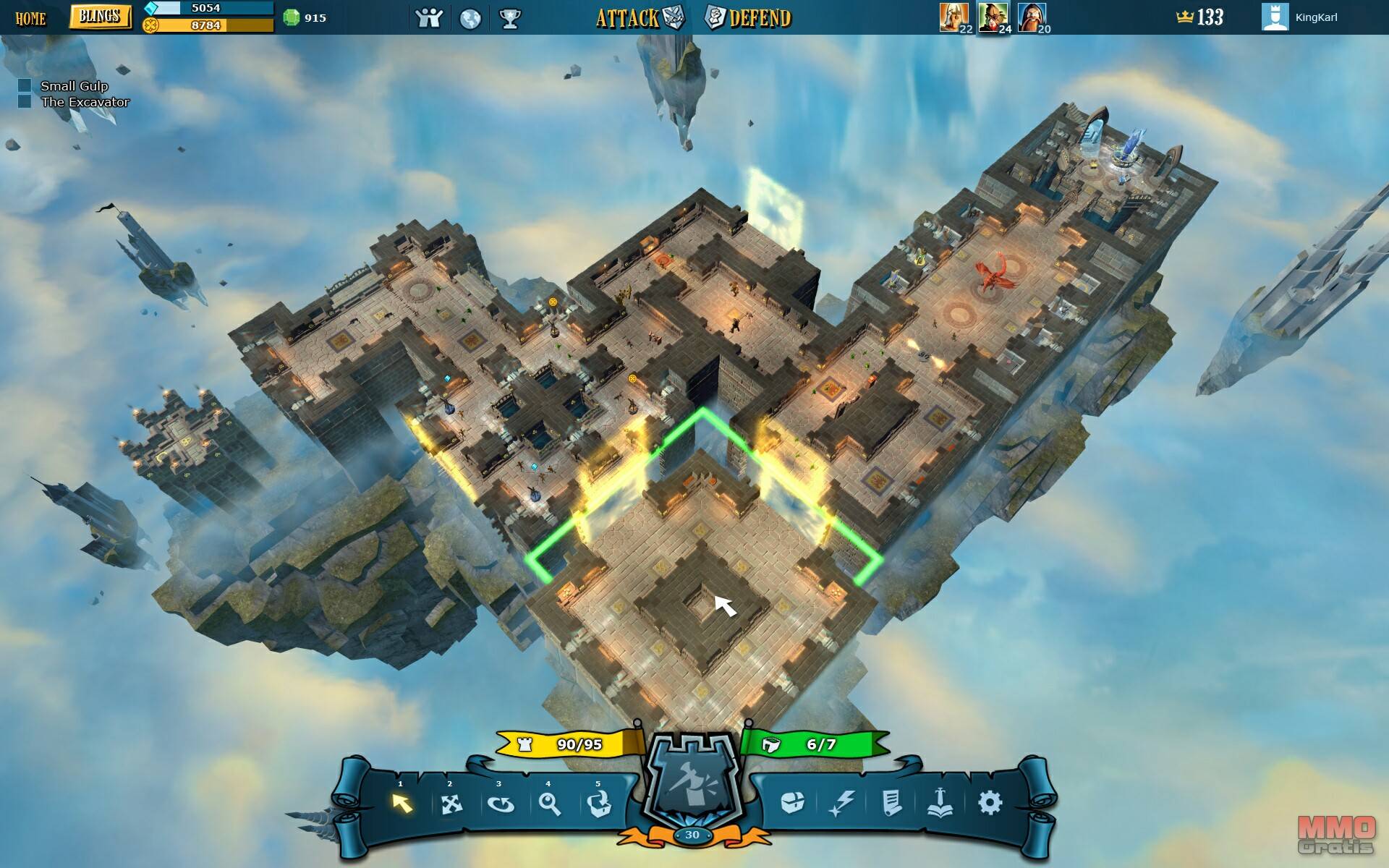Viewport: 1389px width, 868px height.
Task: Select the level 22 knight hero portrait
Action: pos(953,17)
